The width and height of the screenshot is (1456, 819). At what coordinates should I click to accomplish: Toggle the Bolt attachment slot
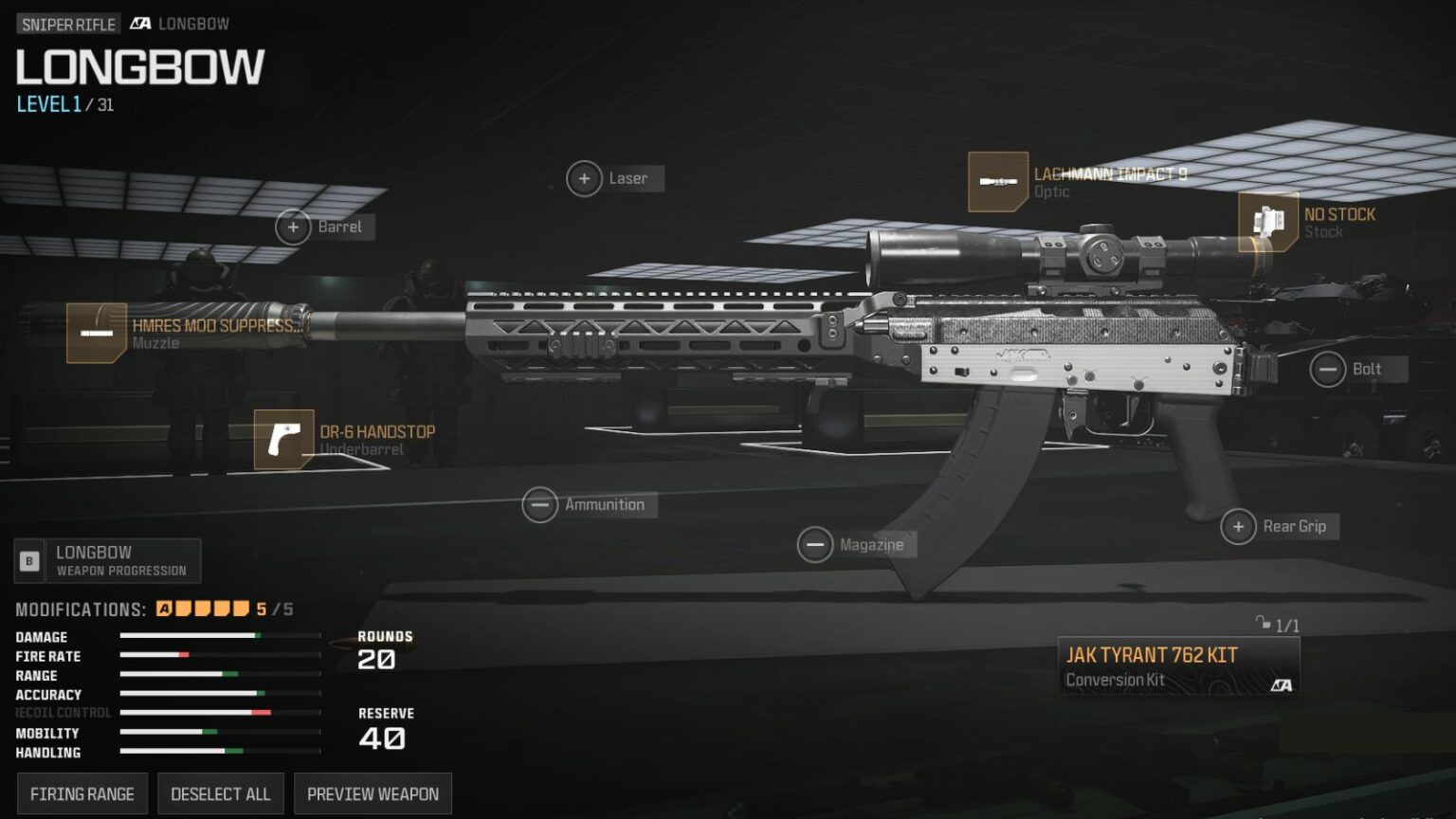click(1327, 368)
